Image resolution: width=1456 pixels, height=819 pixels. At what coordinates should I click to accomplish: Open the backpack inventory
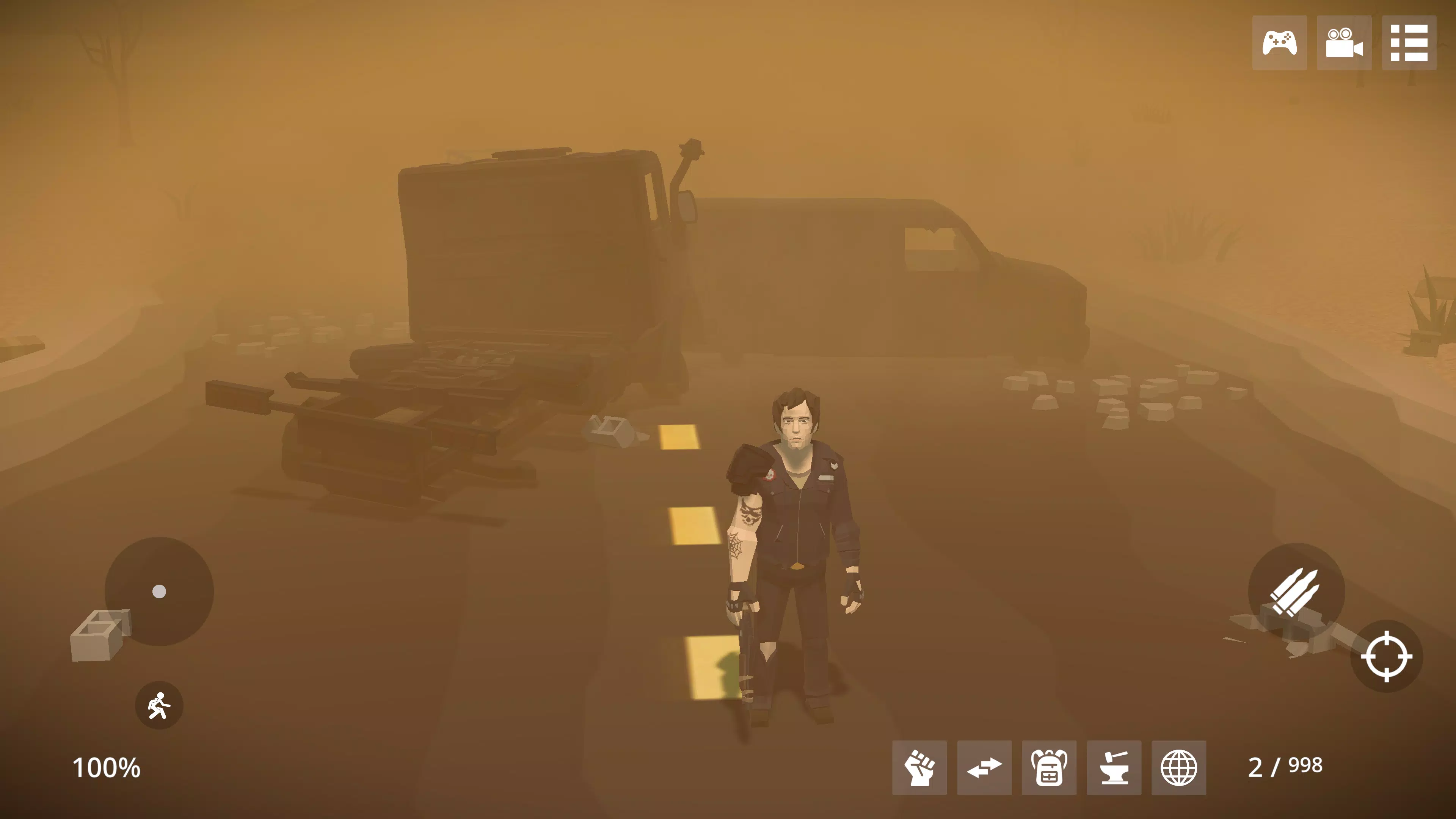[1049, 767]
